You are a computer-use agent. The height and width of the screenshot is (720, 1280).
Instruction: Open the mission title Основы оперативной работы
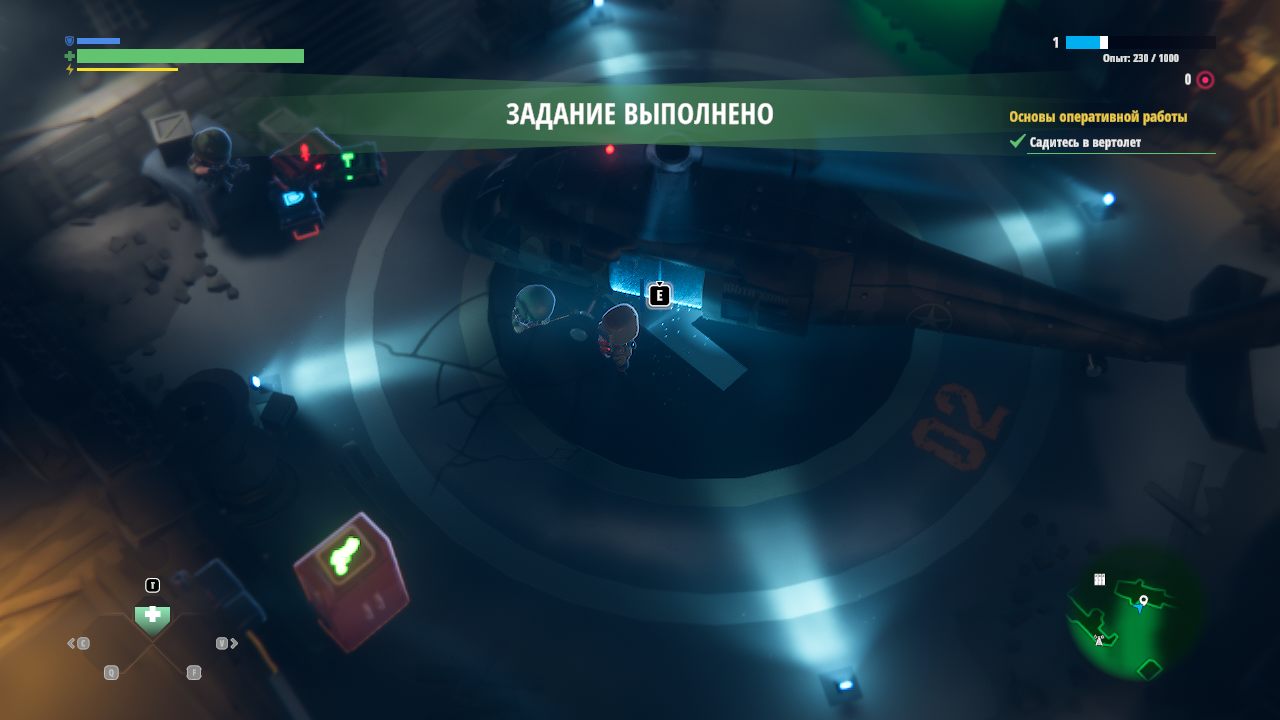click(x=1098, y=117)
